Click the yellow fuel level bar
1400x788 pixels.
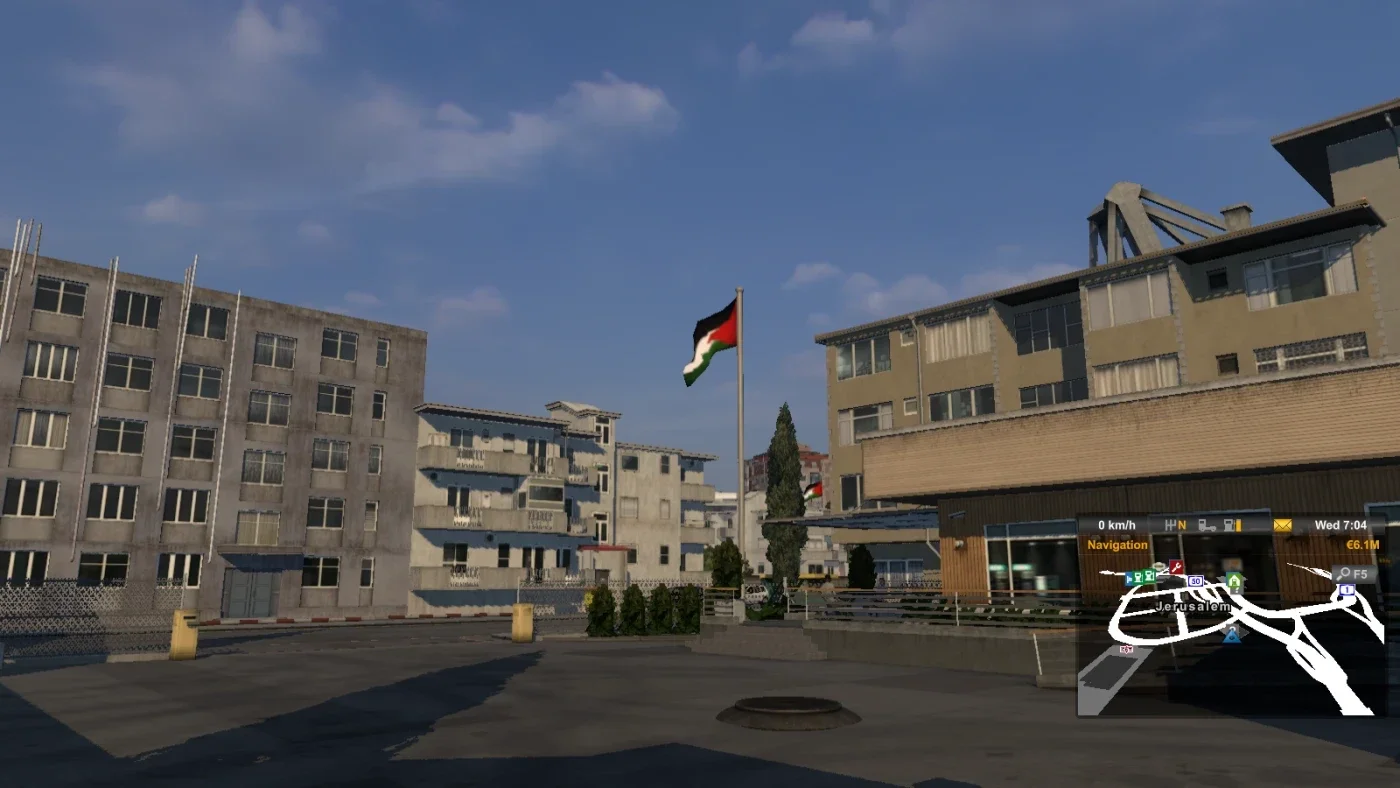point(1239,525)
